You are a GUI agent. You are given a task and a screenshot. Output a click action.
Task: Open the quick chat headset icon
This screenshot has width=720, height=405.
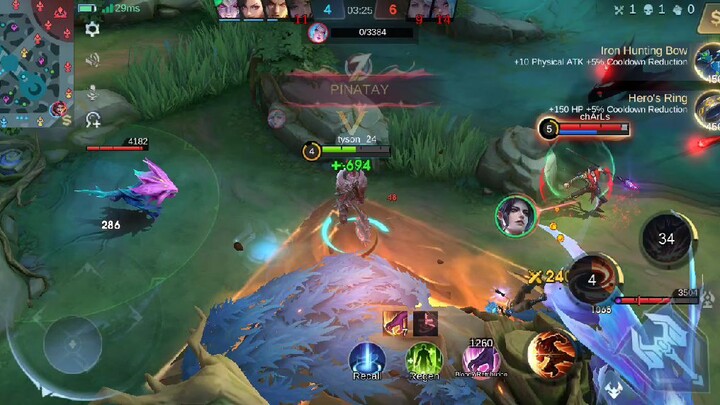coord(93,120)
